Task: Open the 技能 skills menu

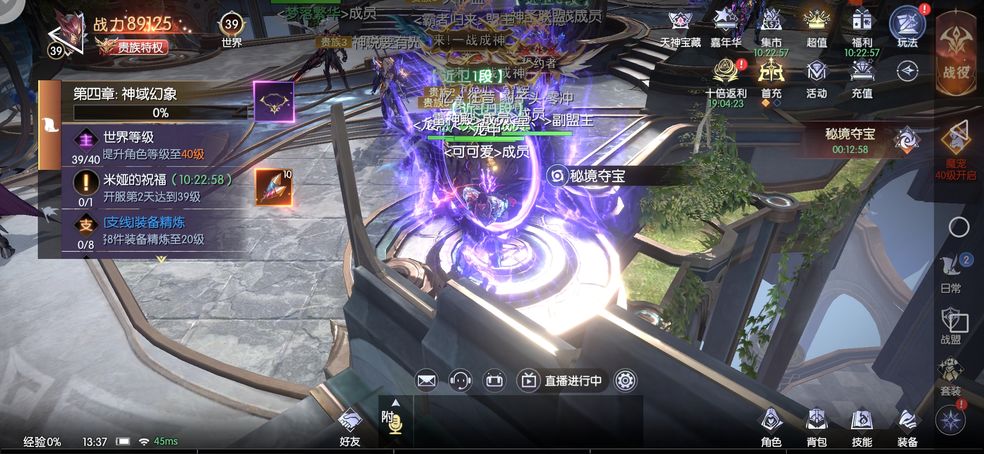Action: (x=862, y=424)
